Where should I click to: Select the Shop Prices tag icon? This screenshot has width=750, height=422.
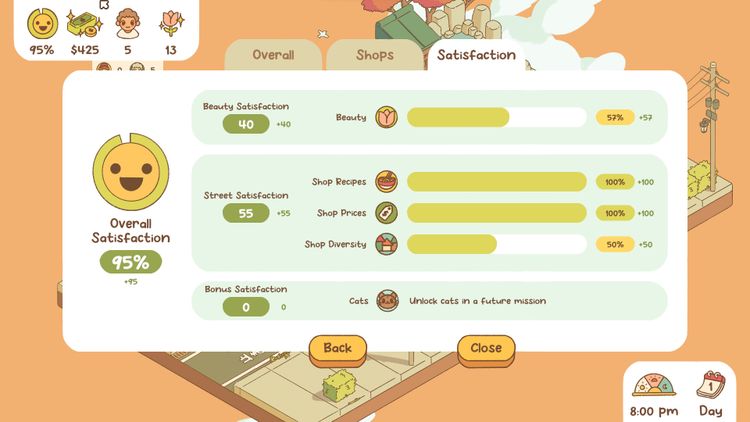click(x=387, y=213)
